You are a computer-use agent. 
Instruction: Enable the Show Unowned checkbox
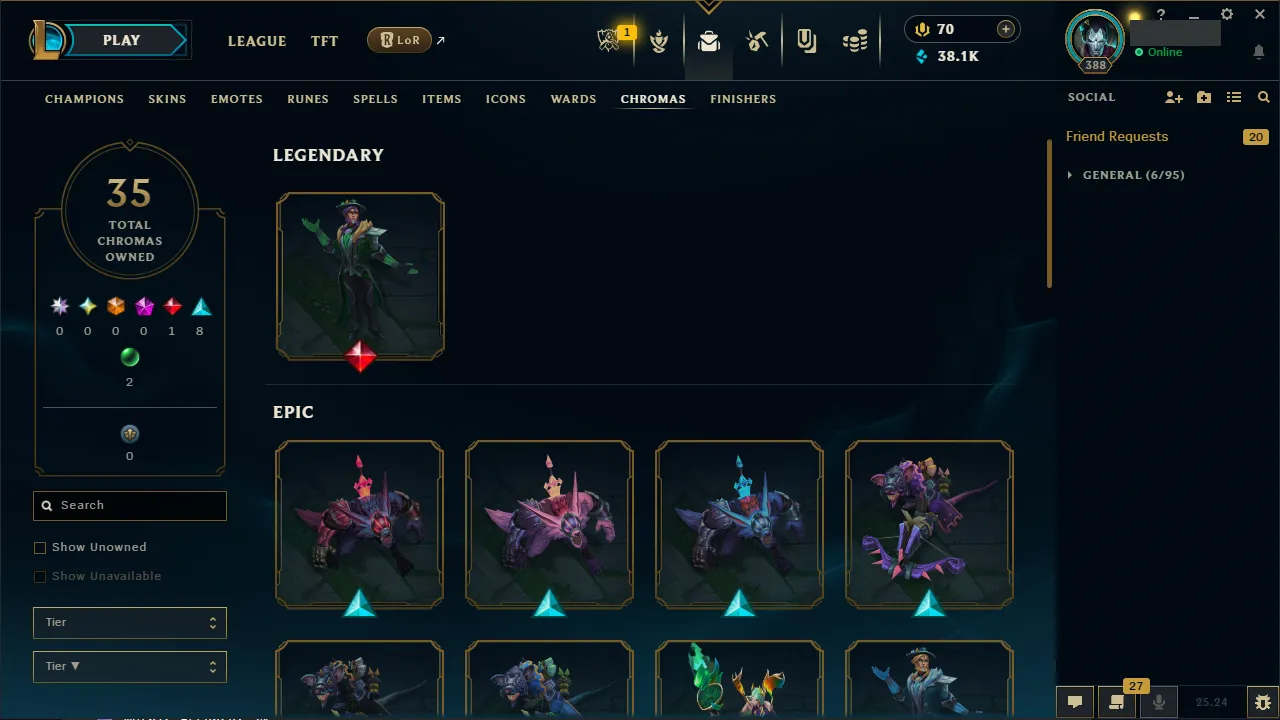[x=40, y=547]
